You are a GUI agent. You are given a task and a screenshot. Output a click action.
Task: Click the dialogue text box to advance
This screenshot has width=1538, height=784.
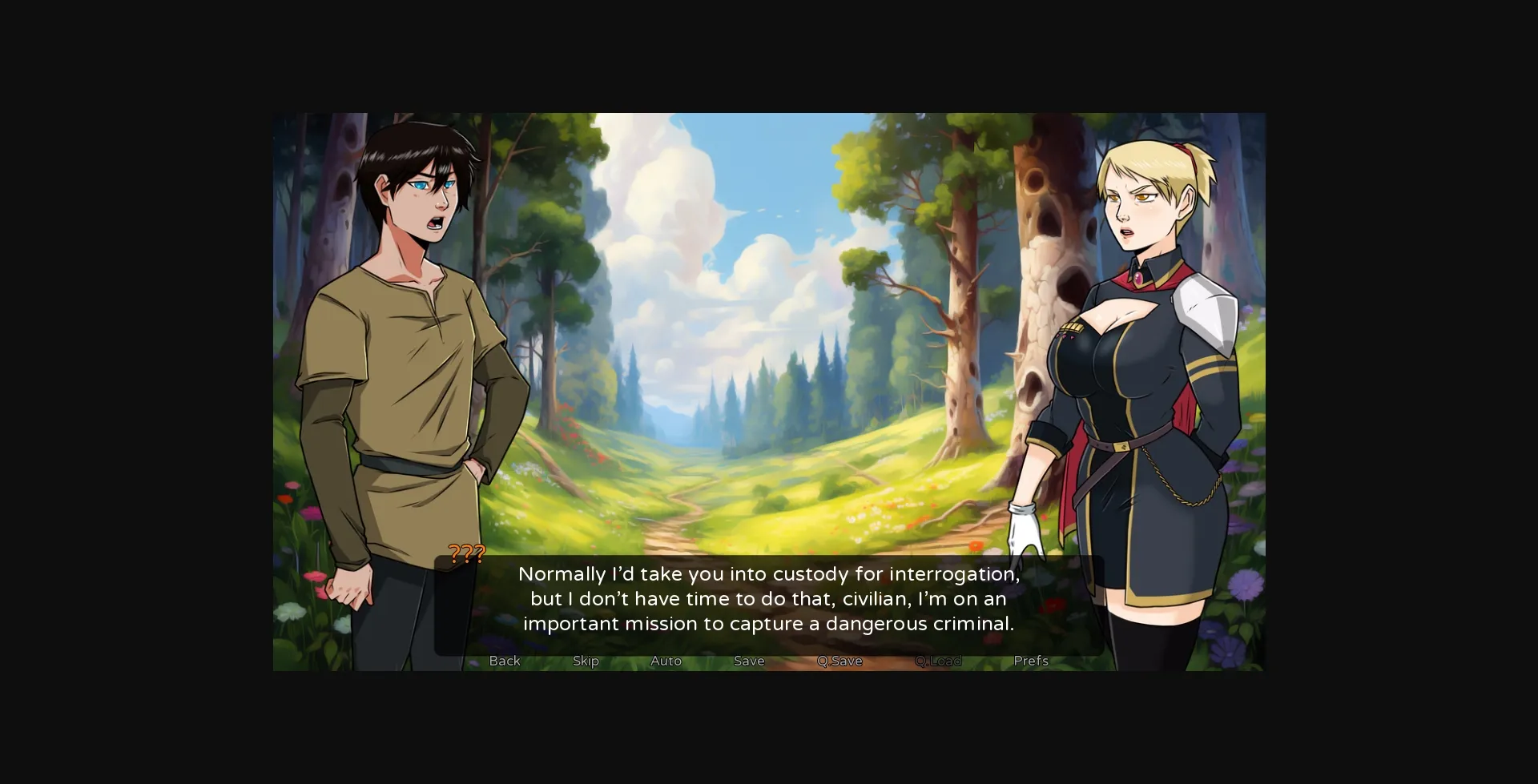pyautogui.click(x=769, y=599)
